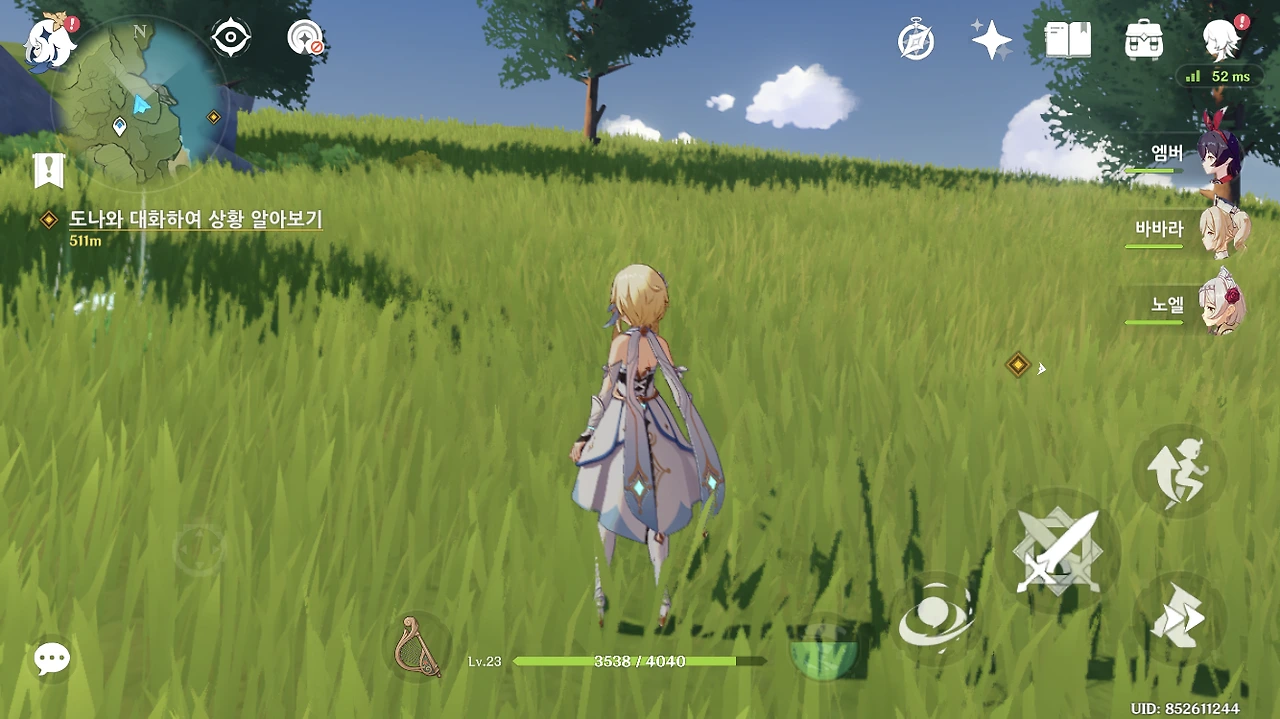
Task: Open the Paimon menu icon
Action: [x=50, y=44]
